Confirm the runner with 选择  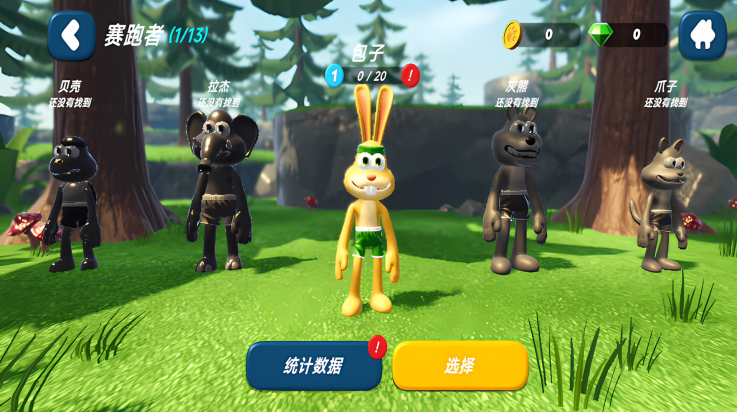460,366
